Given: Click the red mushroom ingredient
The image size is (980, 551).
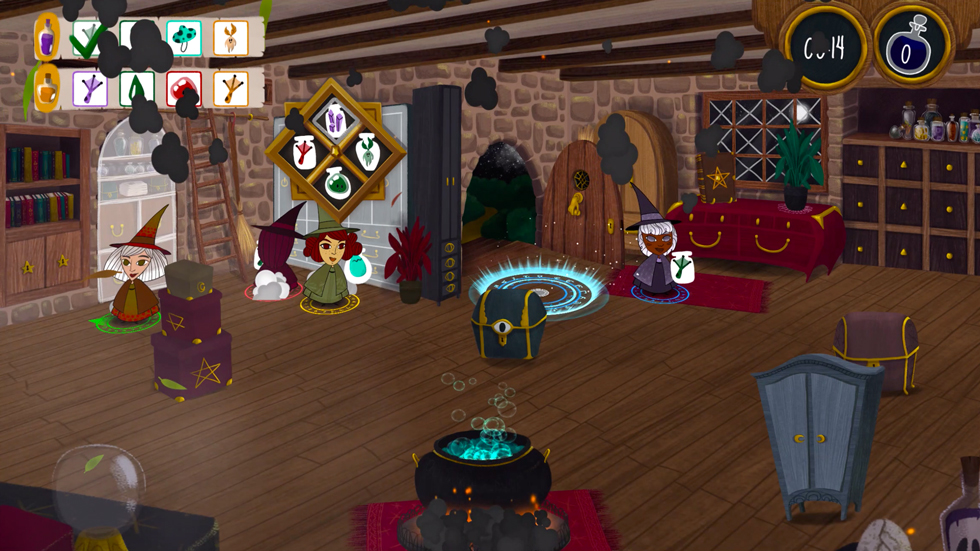Looking at the screenshot, I should coord(183,89).
